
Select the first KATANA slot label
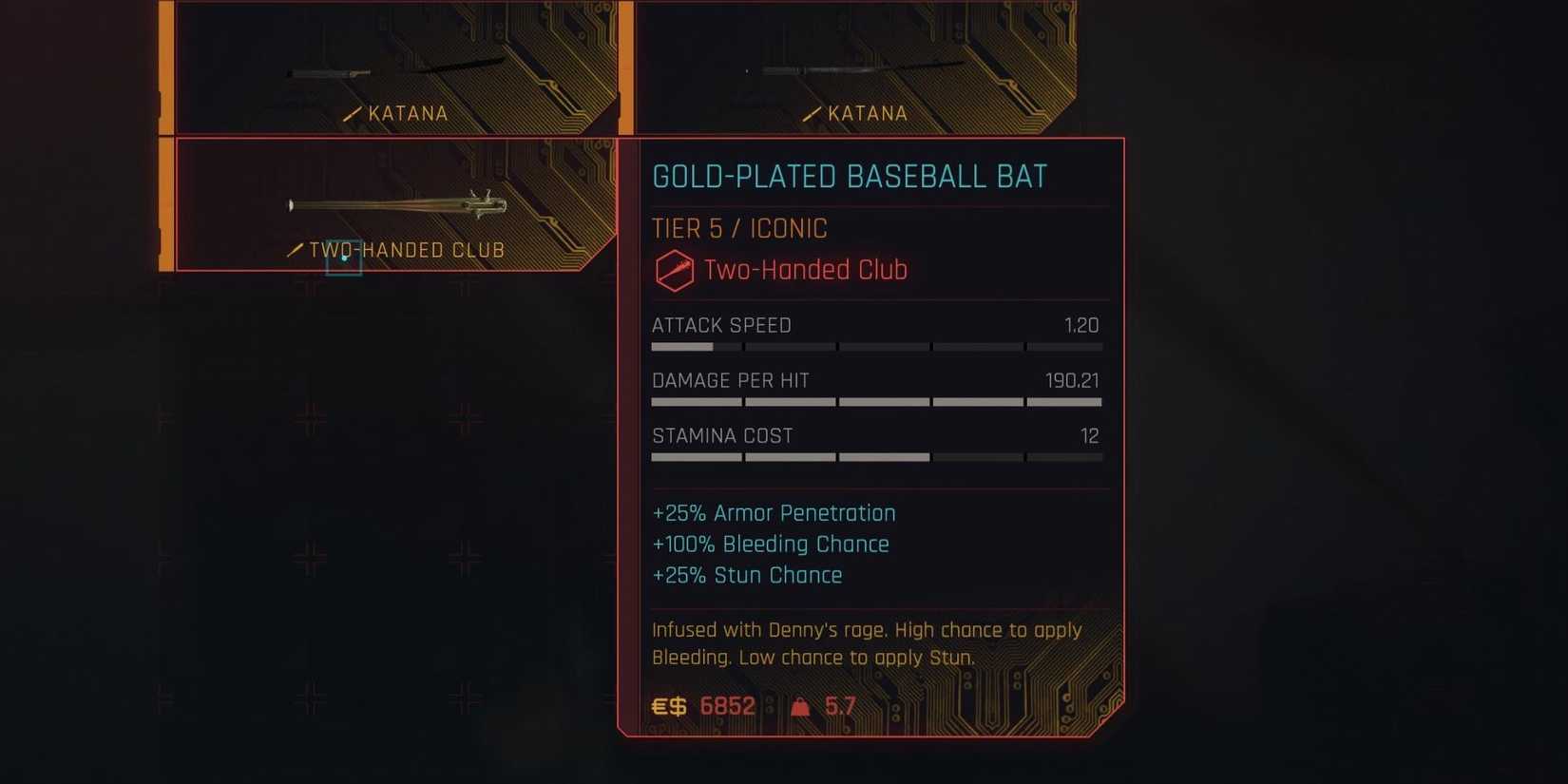coord(410,112)
